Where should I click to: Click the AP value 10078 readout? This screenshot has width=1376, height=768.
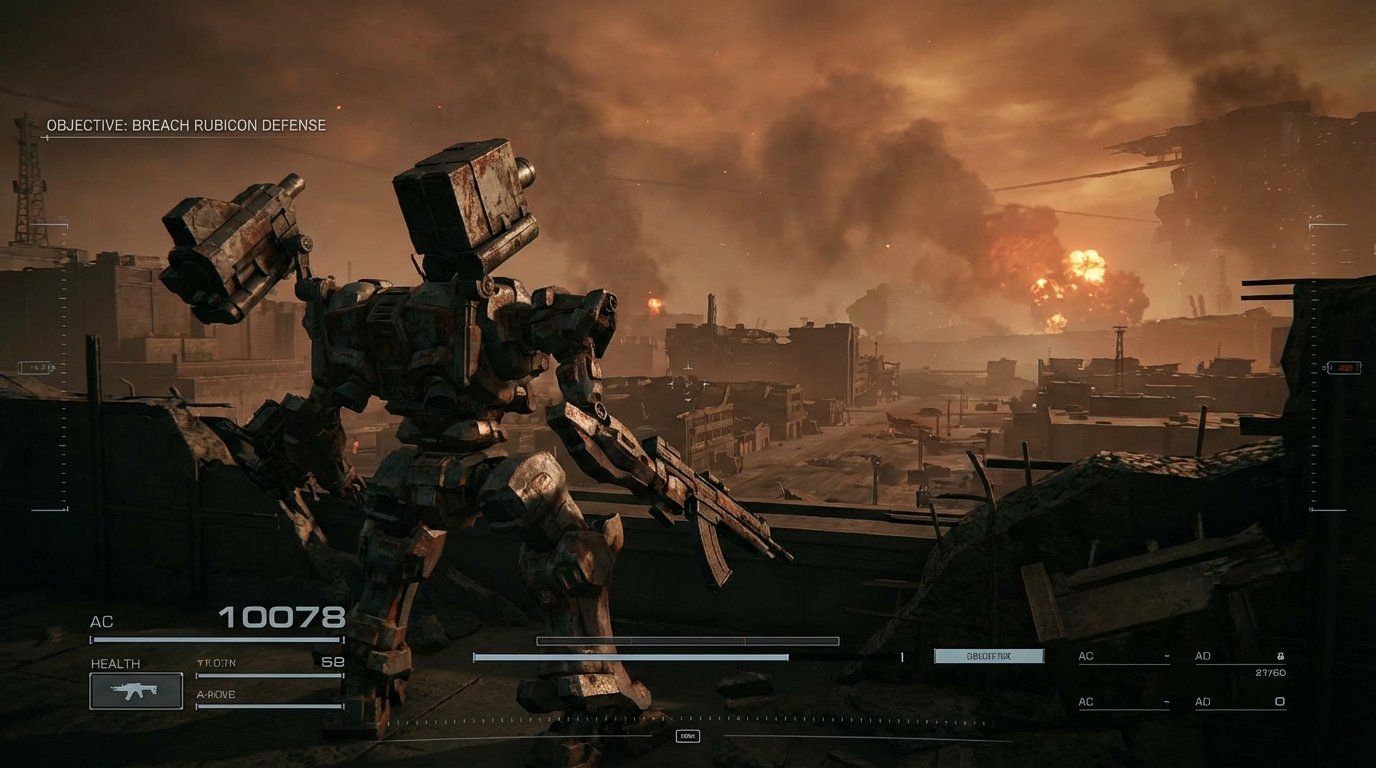pyautogui.click(x=281, y=615)
